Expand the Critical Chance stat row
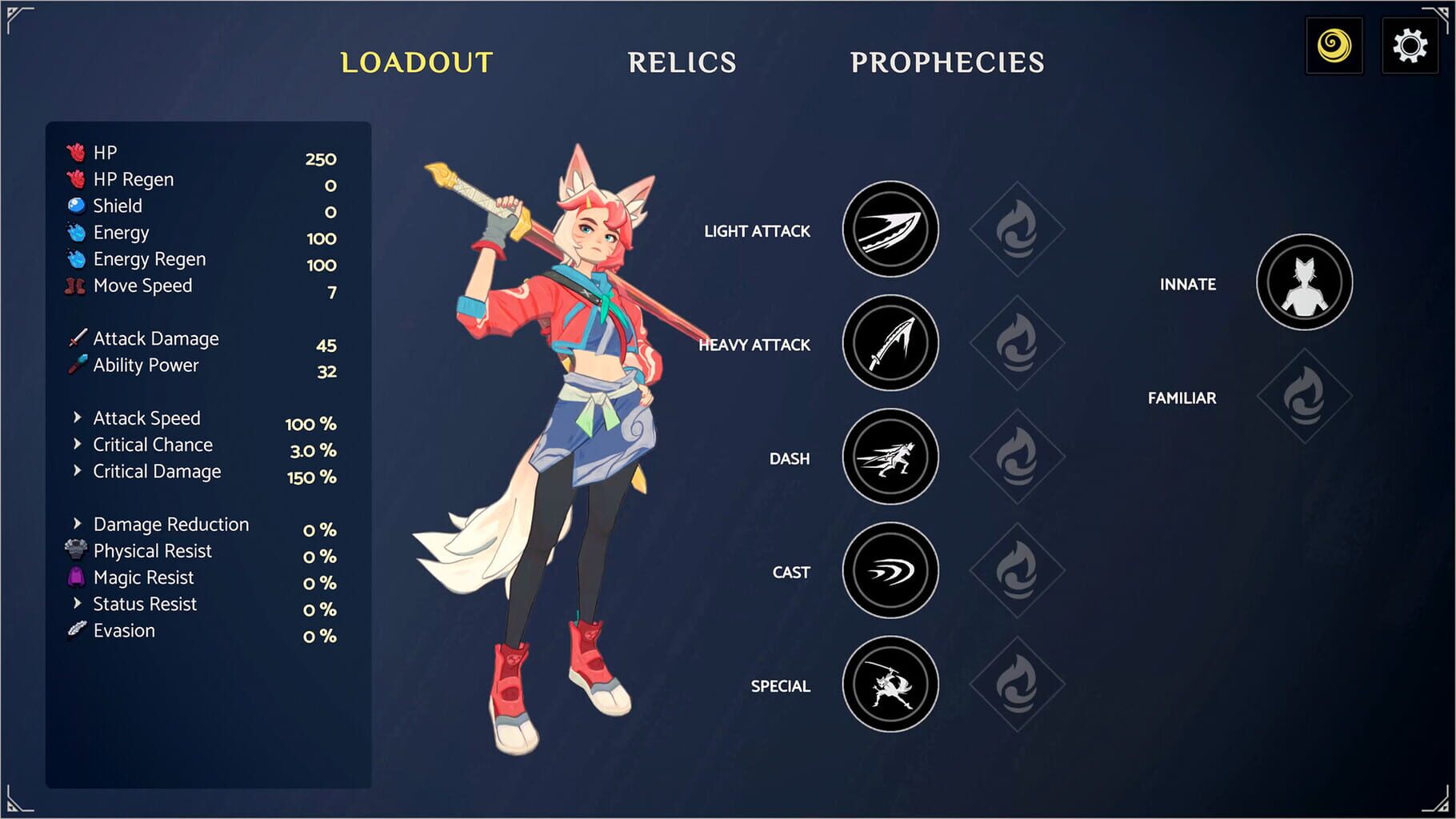 (x=78, y=444)
